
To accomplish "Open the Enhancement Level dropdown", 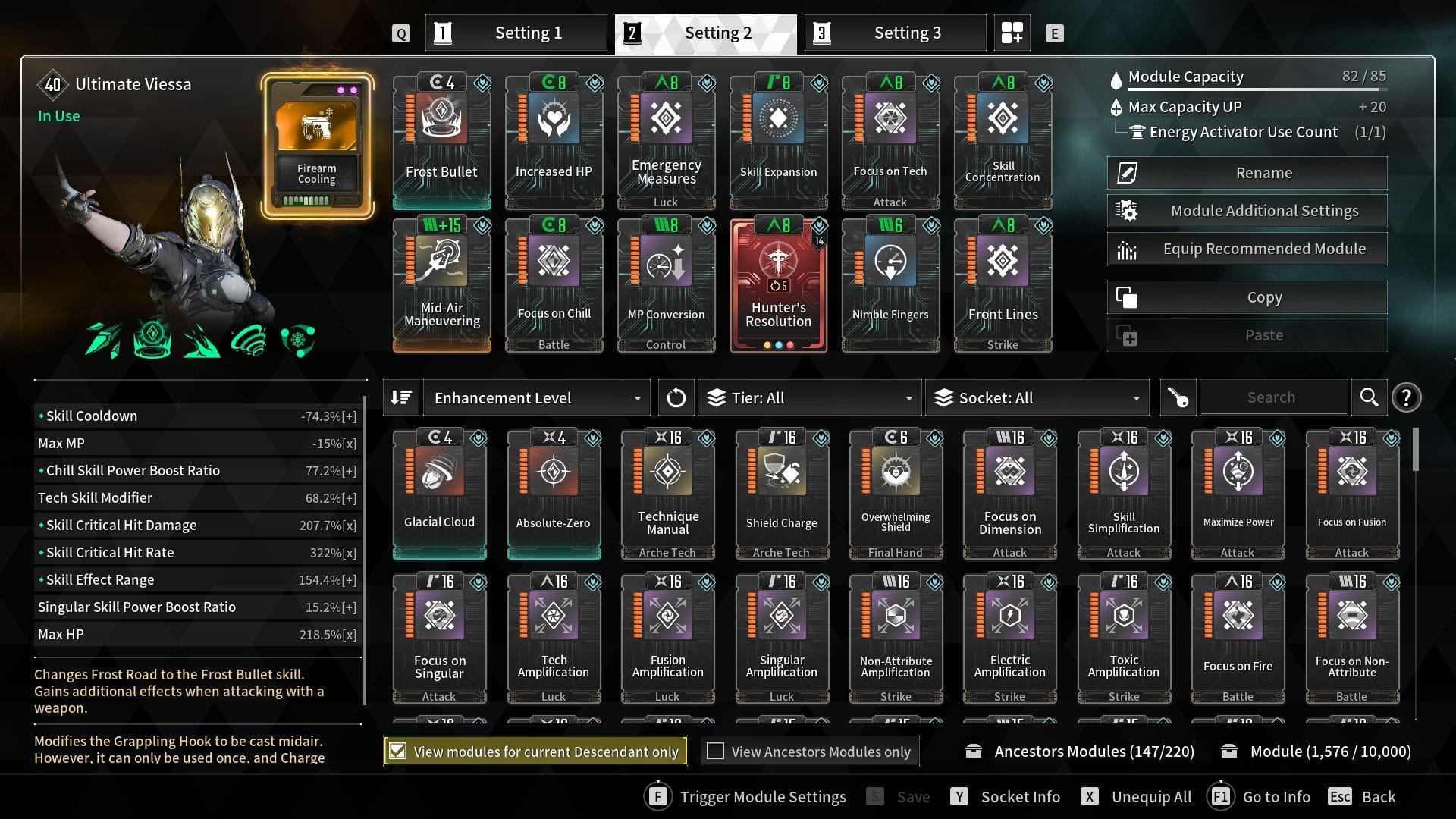I will coord(535,397).
